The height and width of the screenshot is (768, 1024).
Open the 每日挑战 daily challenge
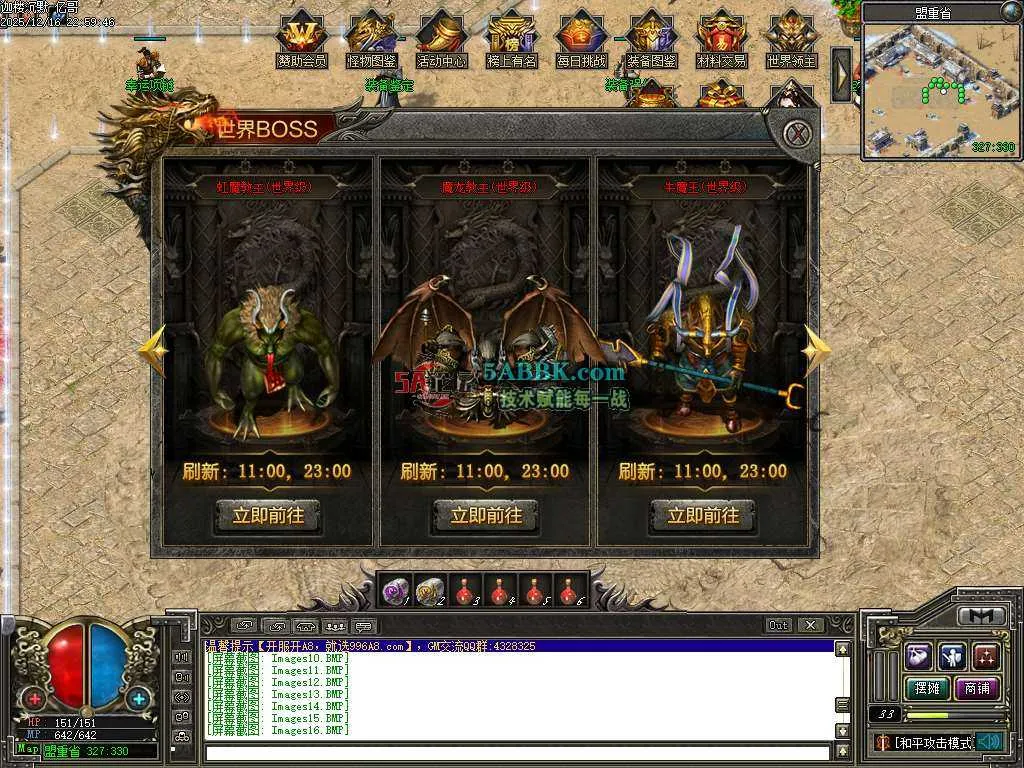tap(581, 38)
